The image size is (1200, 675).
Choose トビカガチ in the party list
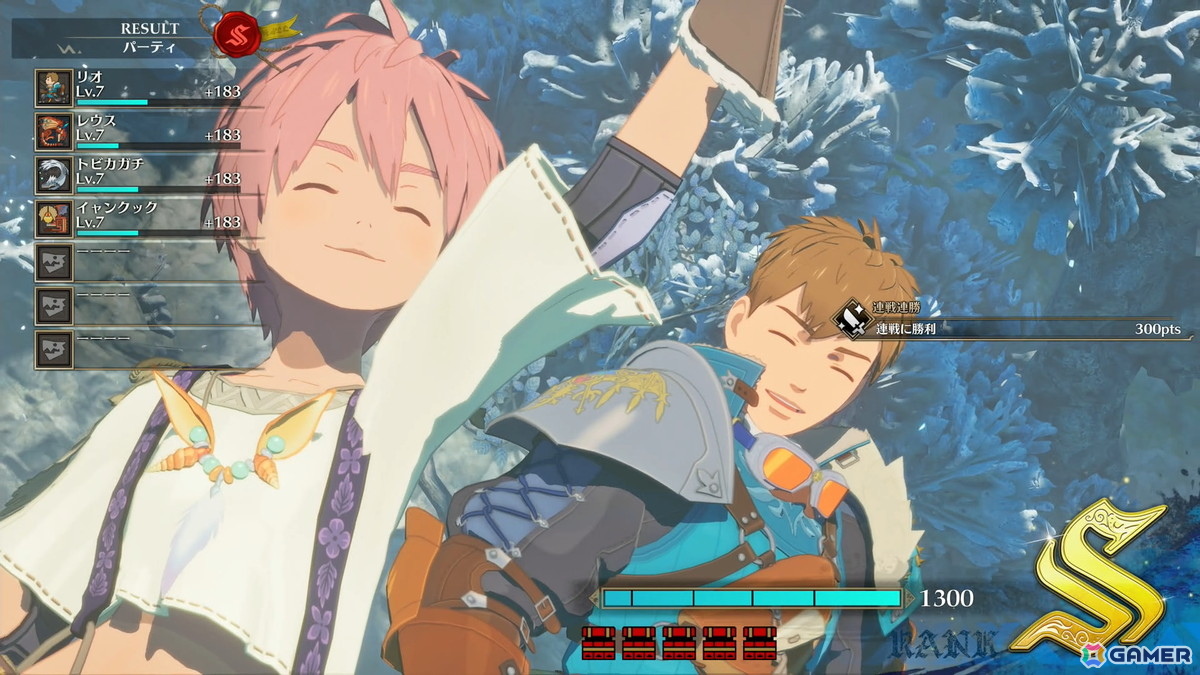click(x=138, y=175)
